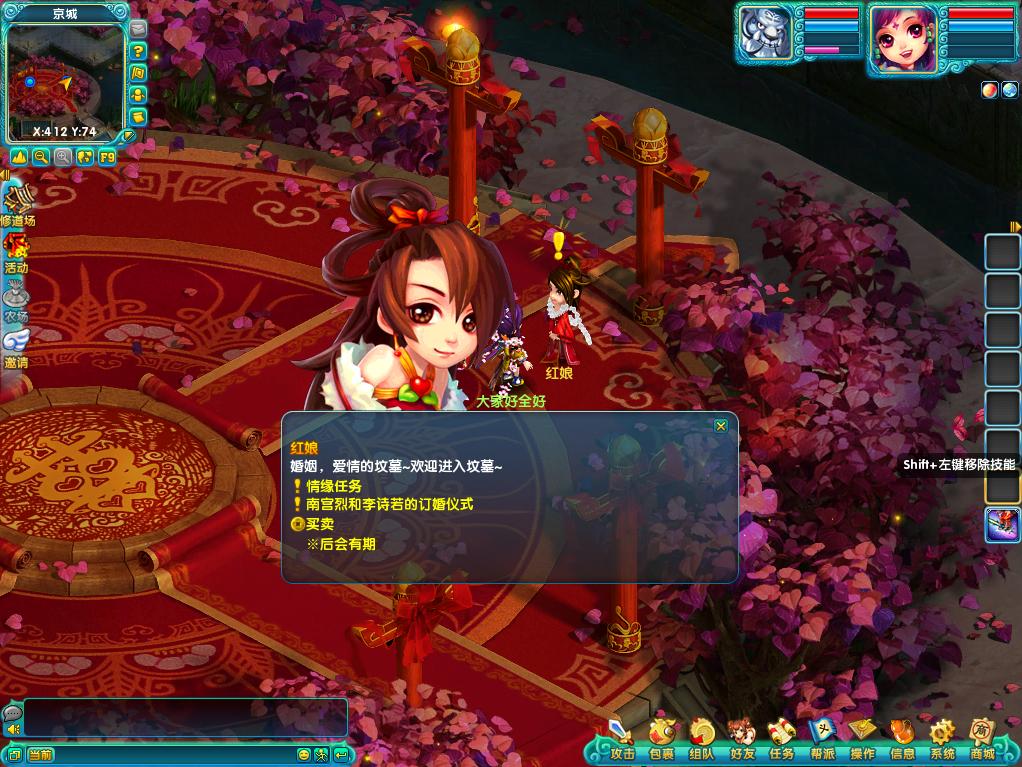This screenshot has width=1022, height=767.
Task: Zoom out the minimap with minus magnifier
Action: [x=41, y=157]
